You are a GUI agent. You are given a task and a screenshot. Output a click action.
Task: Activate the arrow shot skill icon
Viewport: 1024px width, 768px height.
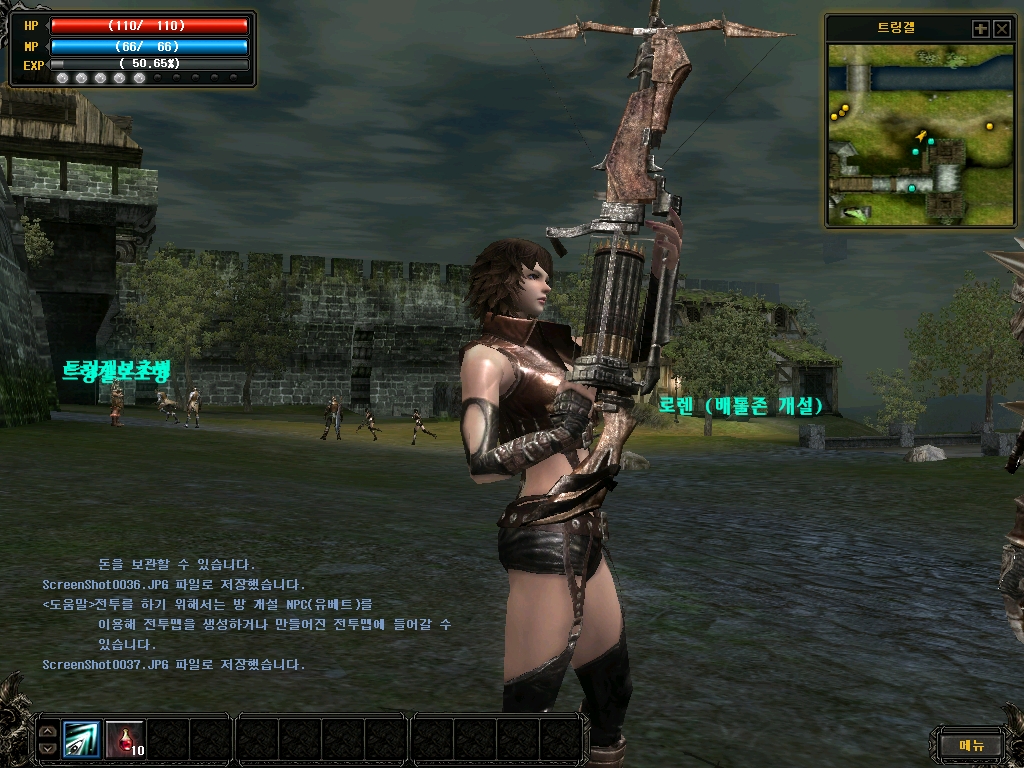pos(82,739)
